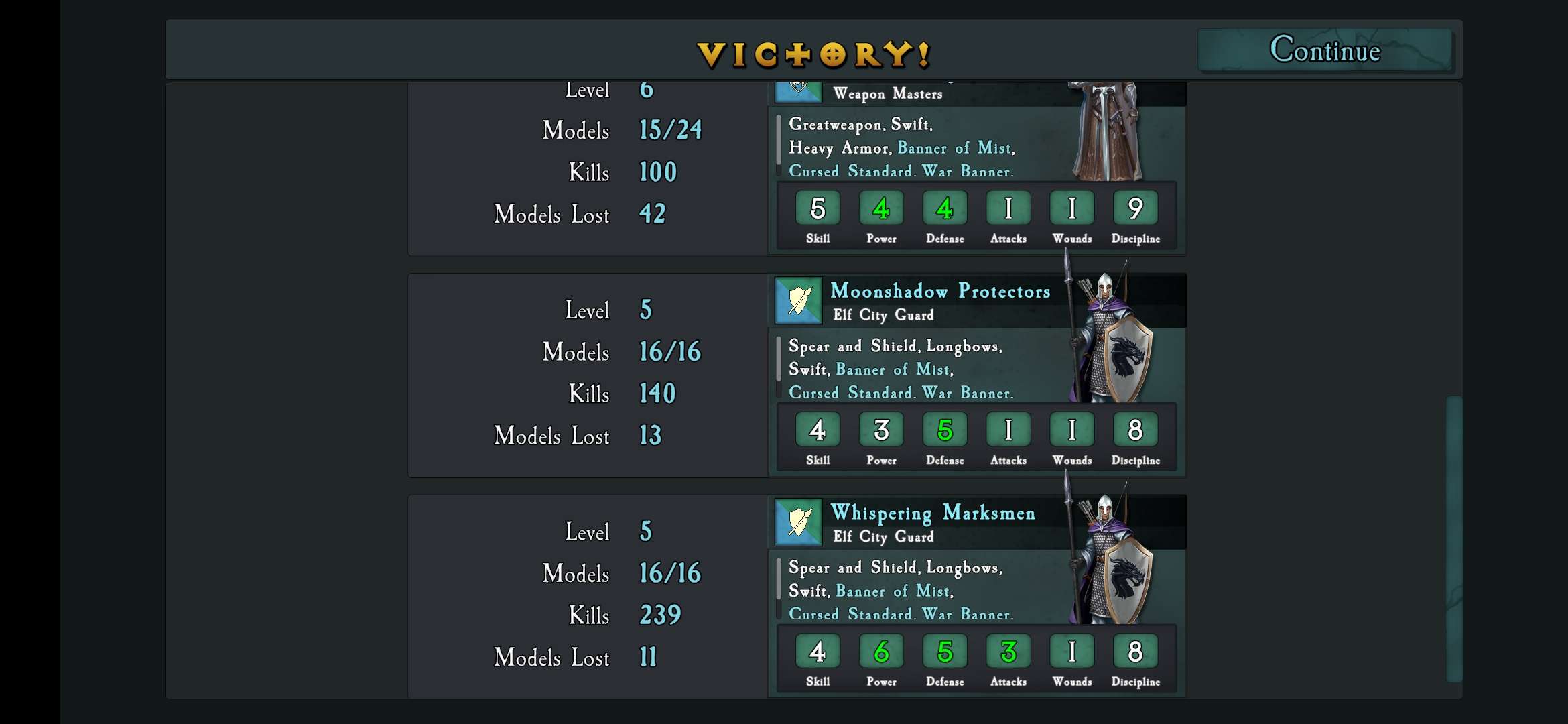Select the Whispering Marksmen unit card
Image resolution: width=1568 pixels, height=724 pixels.
click(933, 513)
